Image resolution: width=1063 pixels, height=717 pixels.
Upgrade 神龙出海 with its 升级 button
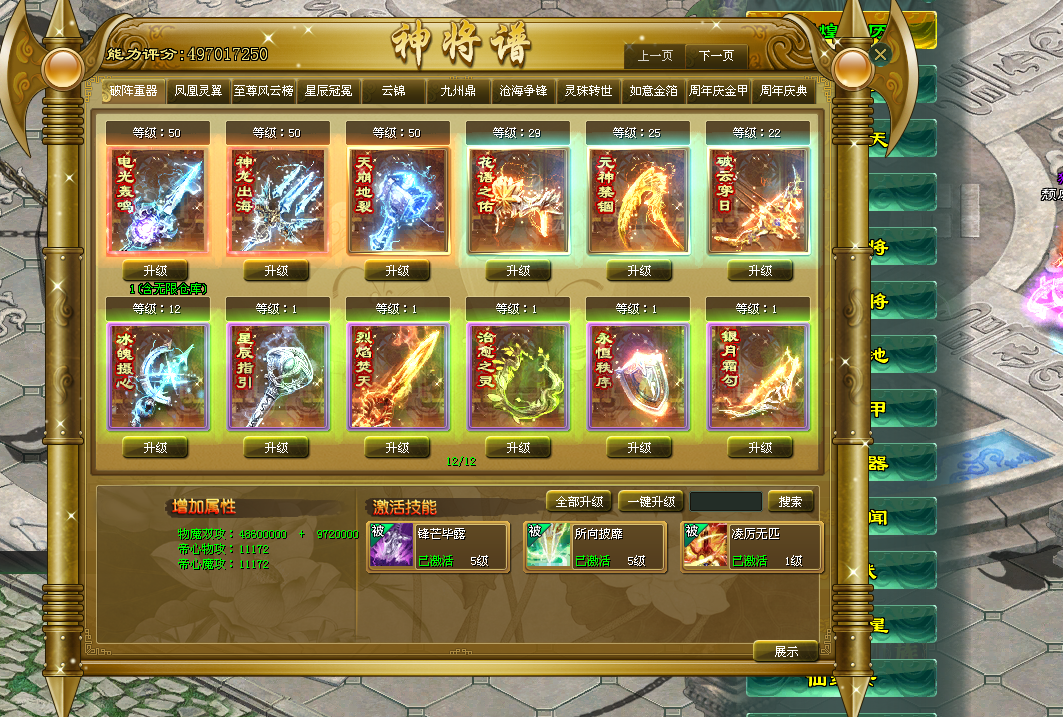tap(276, 271)
